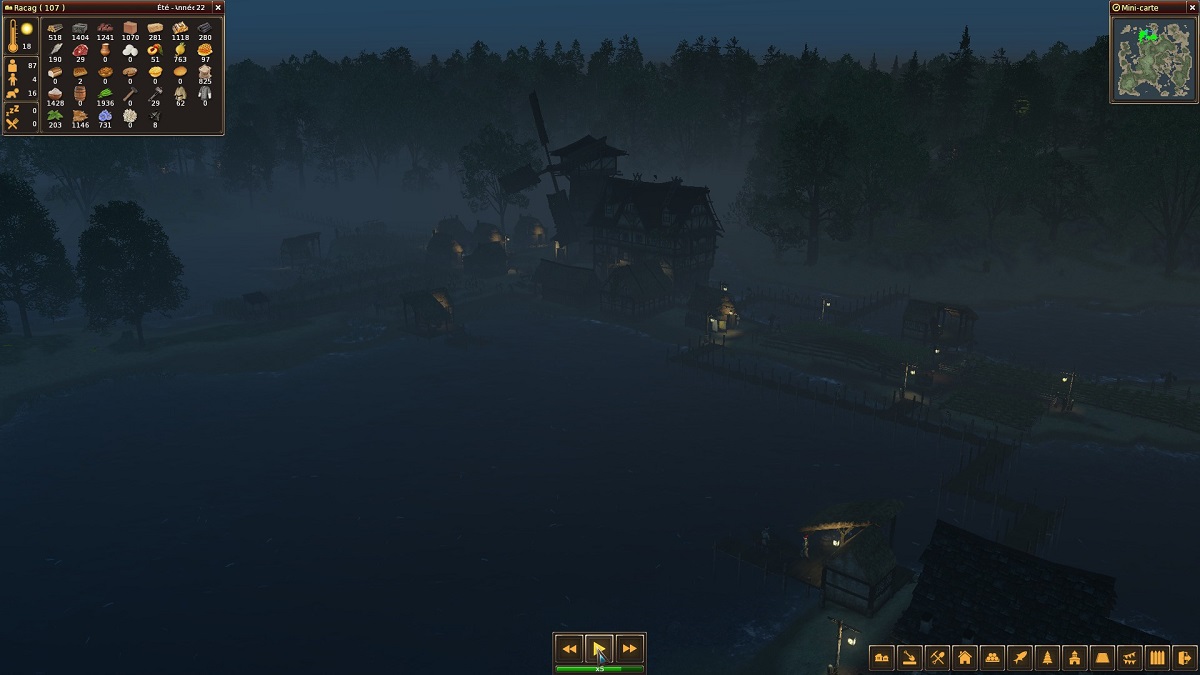The width and height of the screenshot is (1200, 675).
Task: Open the pine tree build menu
Action: 1047,657
